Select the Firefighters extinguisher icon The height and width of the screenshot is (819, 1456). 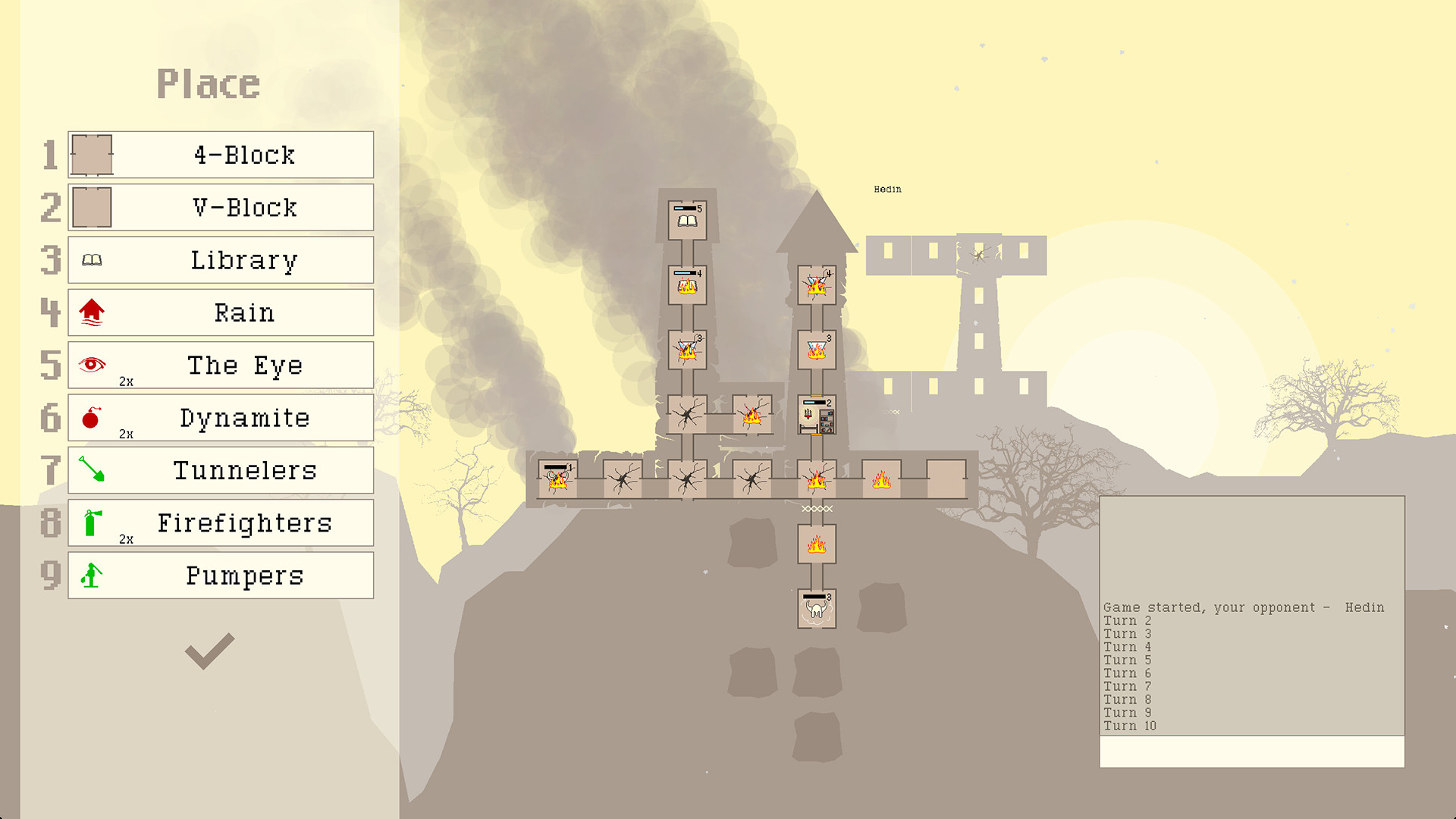[x=91, y=521]
